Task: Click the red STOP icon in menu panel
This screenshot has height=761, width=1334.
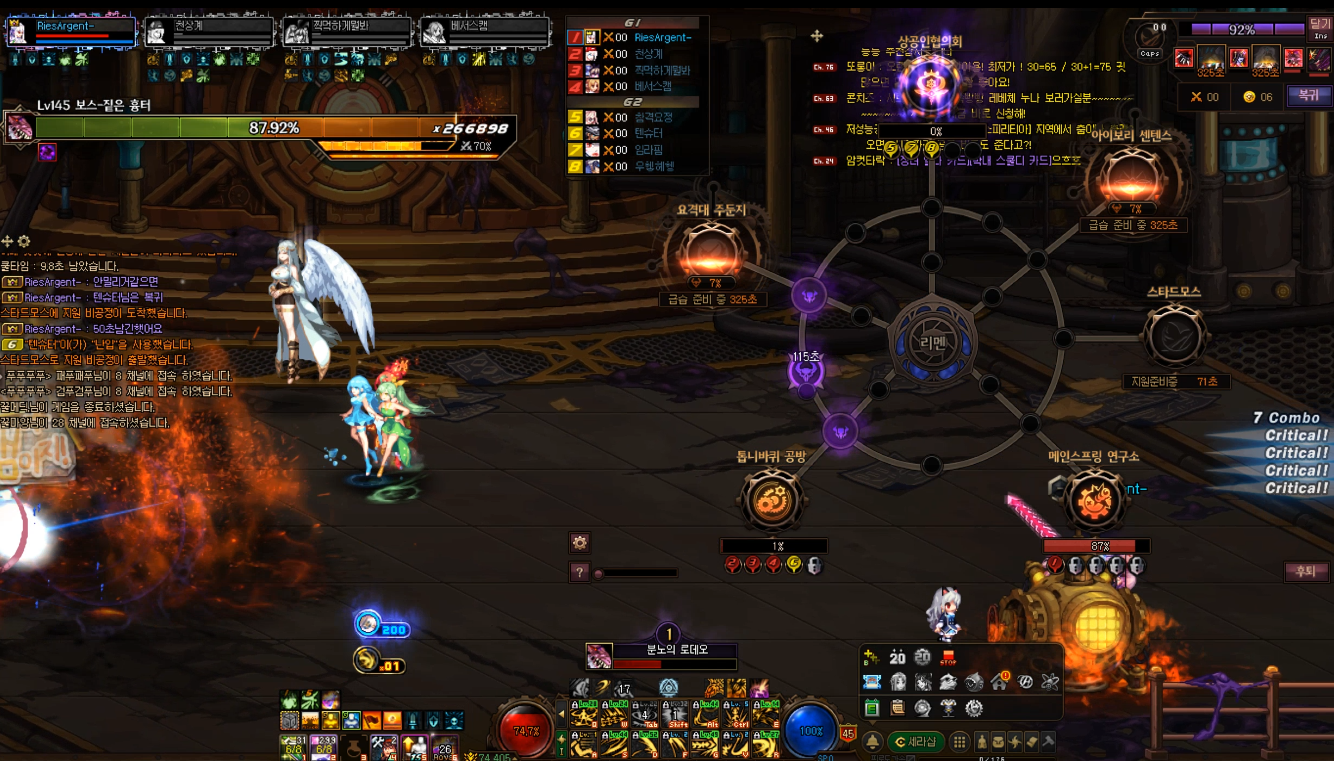Action: coord(948,658)
